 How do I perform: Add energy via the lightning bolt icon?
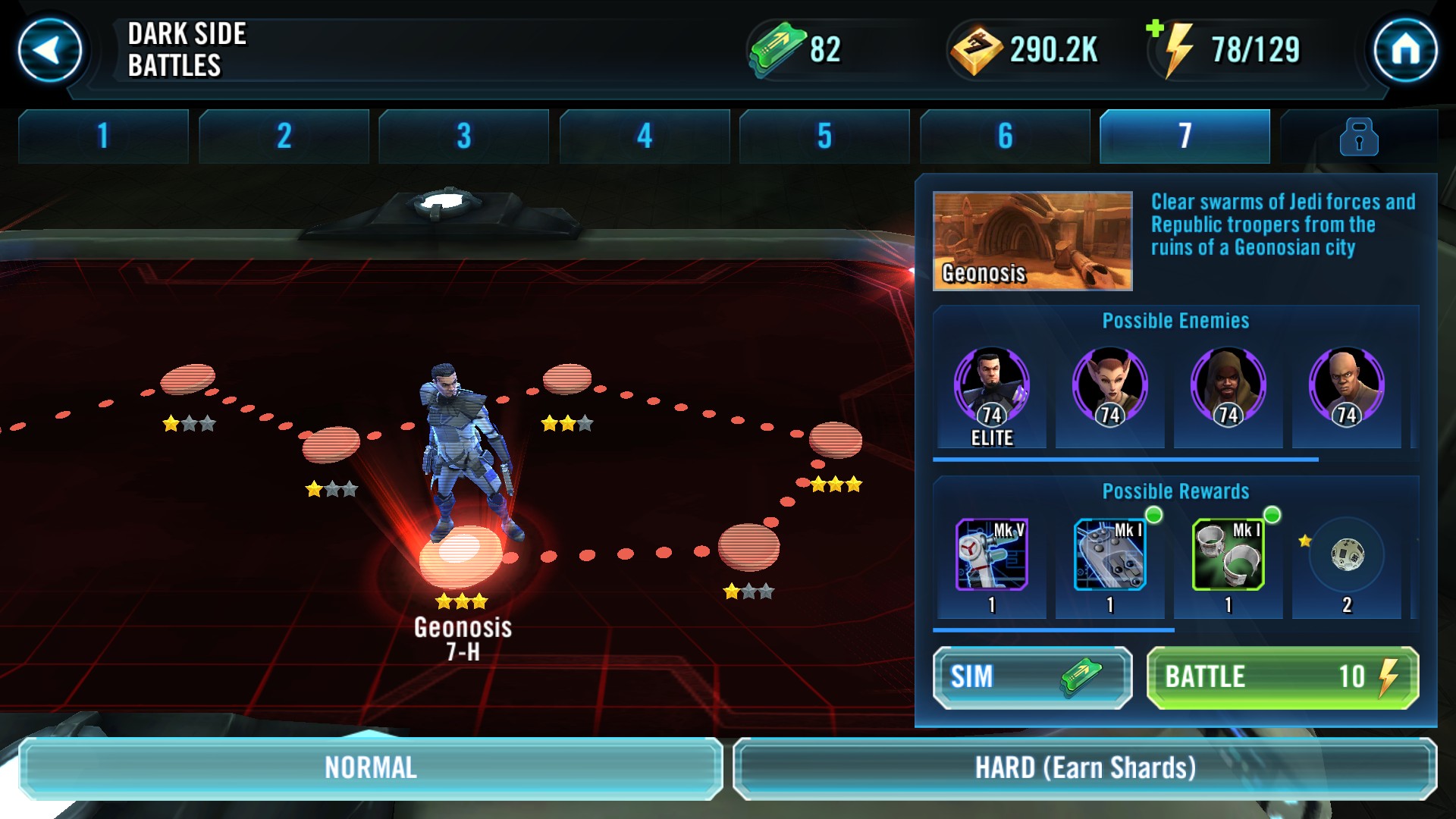tap(1172, 49)
